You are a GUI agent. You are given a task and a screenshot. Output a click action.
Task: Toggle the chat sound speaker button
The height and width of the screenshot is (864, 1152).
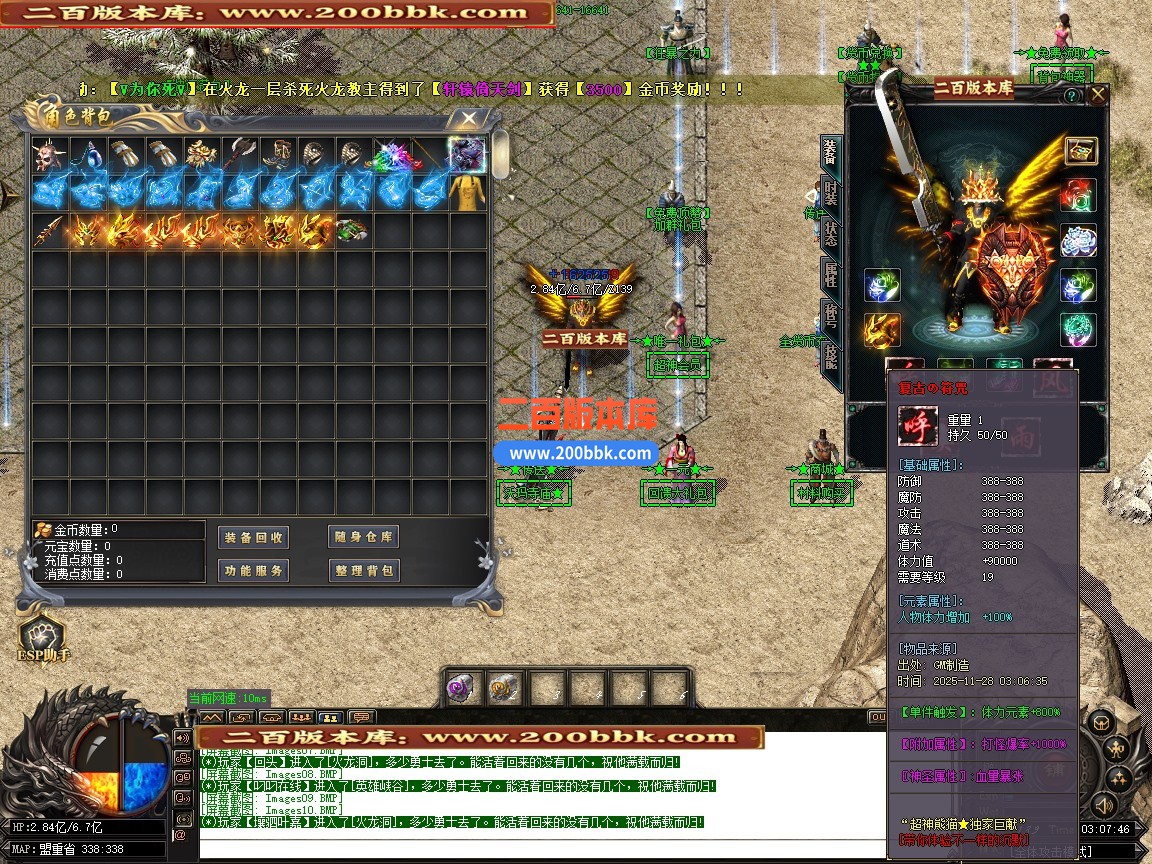tap(182, 738)
